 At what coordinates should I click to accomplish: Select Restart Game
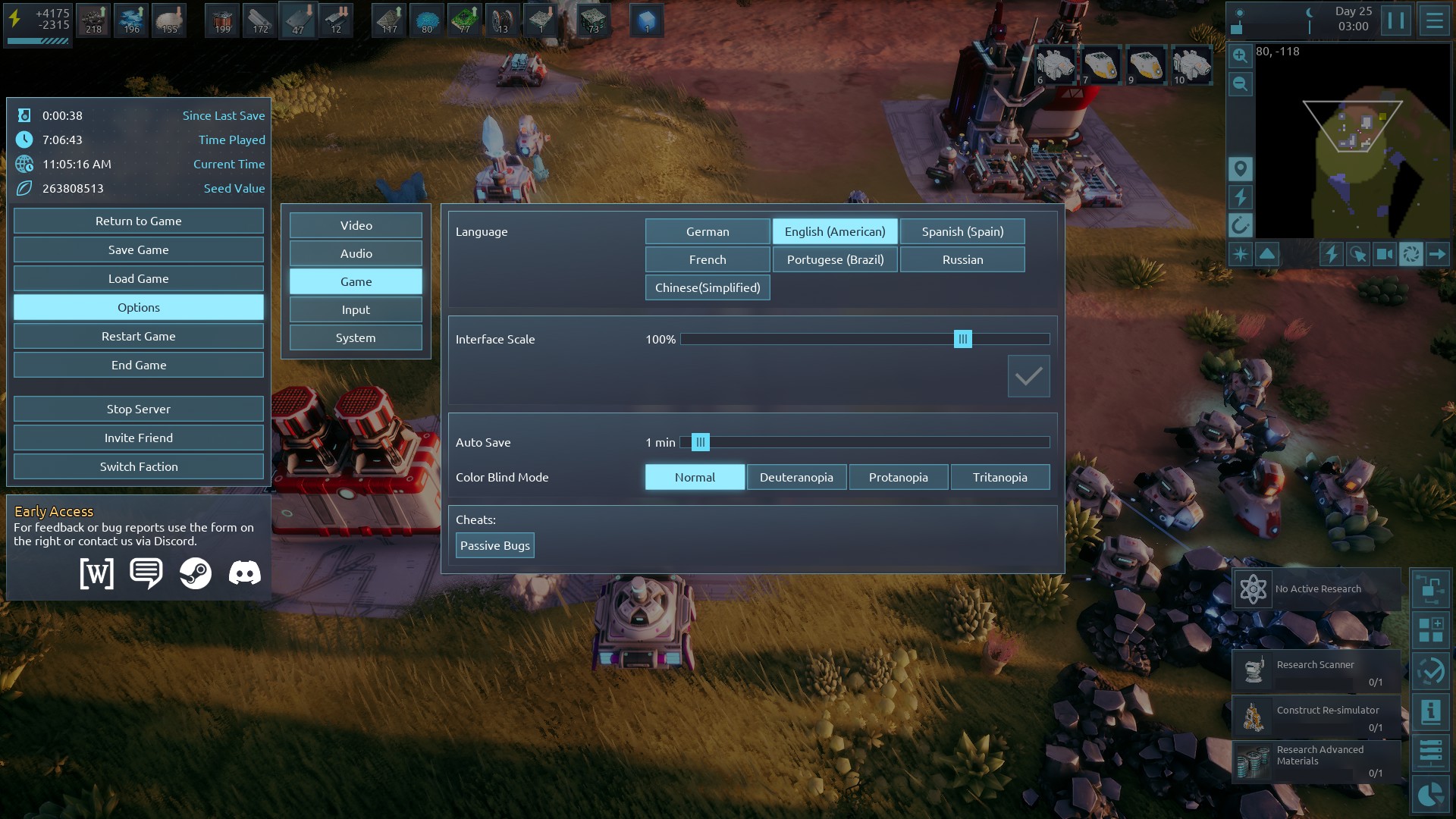[x=138, y=336]
